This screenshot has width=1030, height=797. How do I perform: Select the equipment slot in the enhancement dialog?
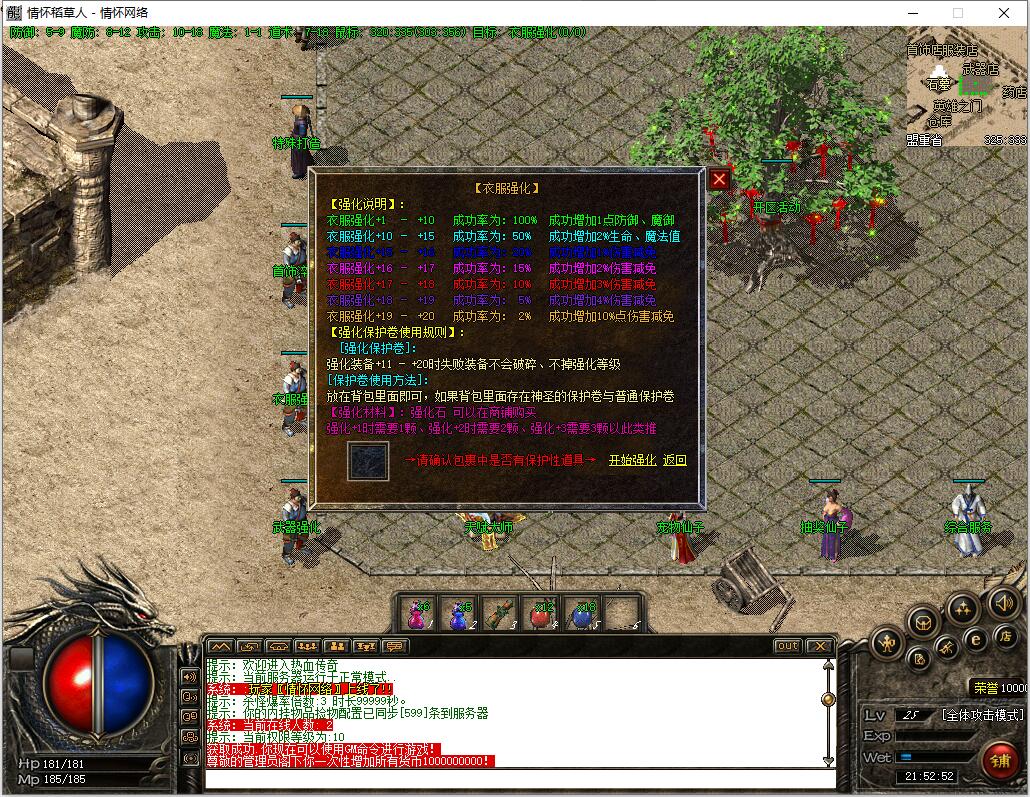pos(368,461)
